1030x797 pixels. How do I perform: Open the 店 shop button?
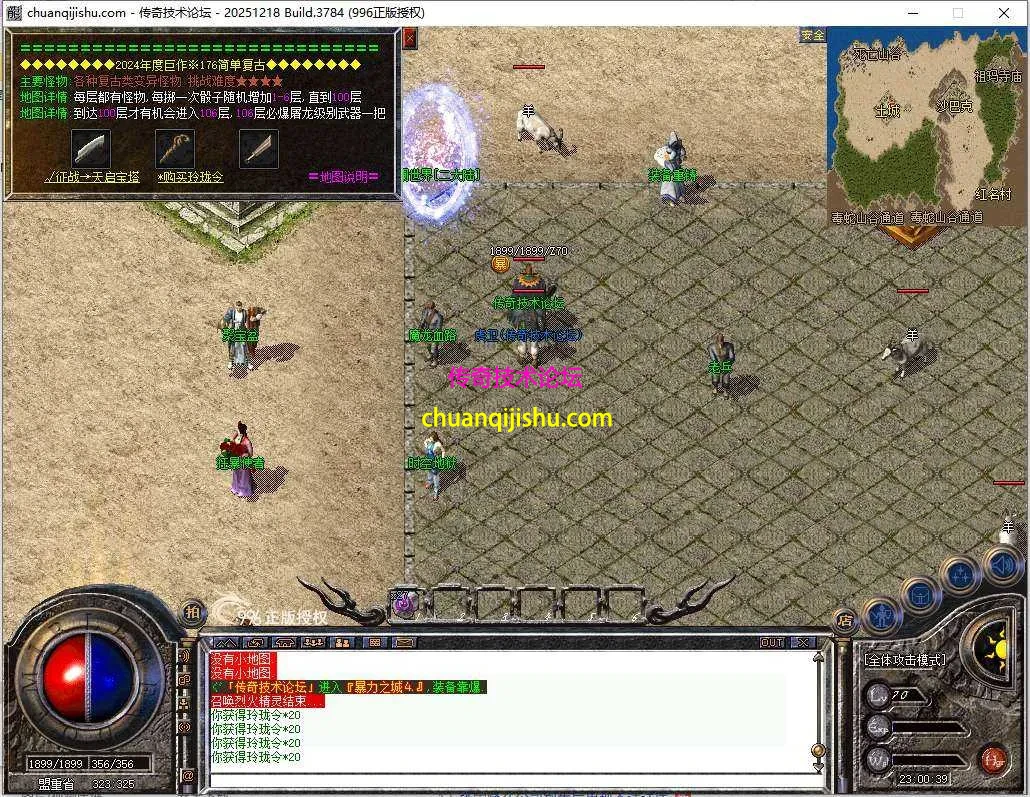(845, 619)
